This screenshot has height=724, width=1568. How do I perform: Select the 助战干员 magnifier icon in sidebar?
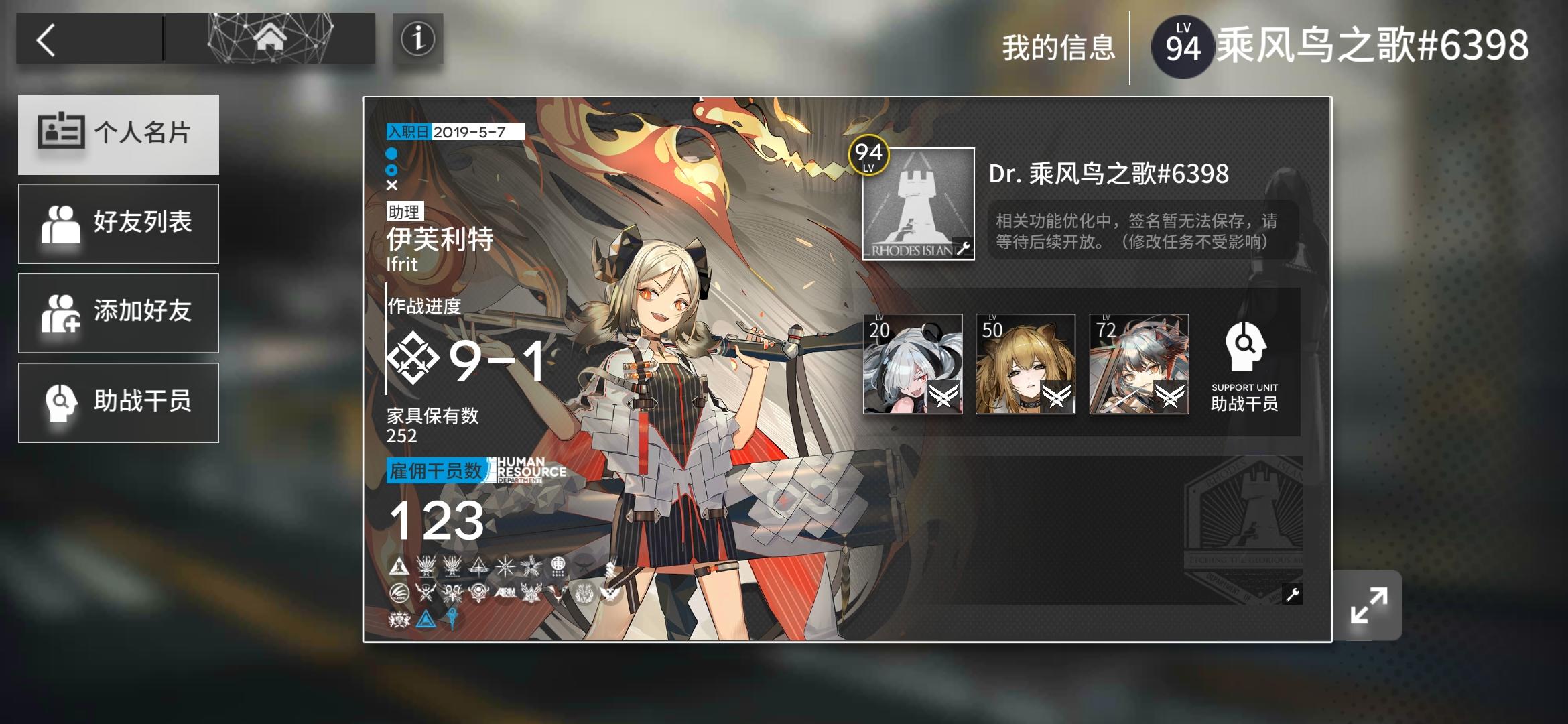62,402
